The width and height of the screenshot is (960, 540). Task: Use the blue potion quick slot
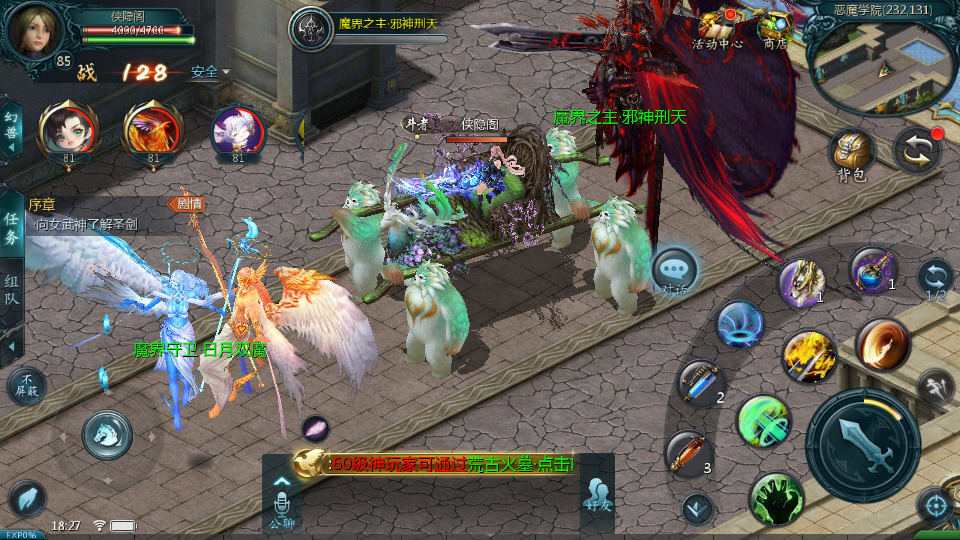point(873,270)
